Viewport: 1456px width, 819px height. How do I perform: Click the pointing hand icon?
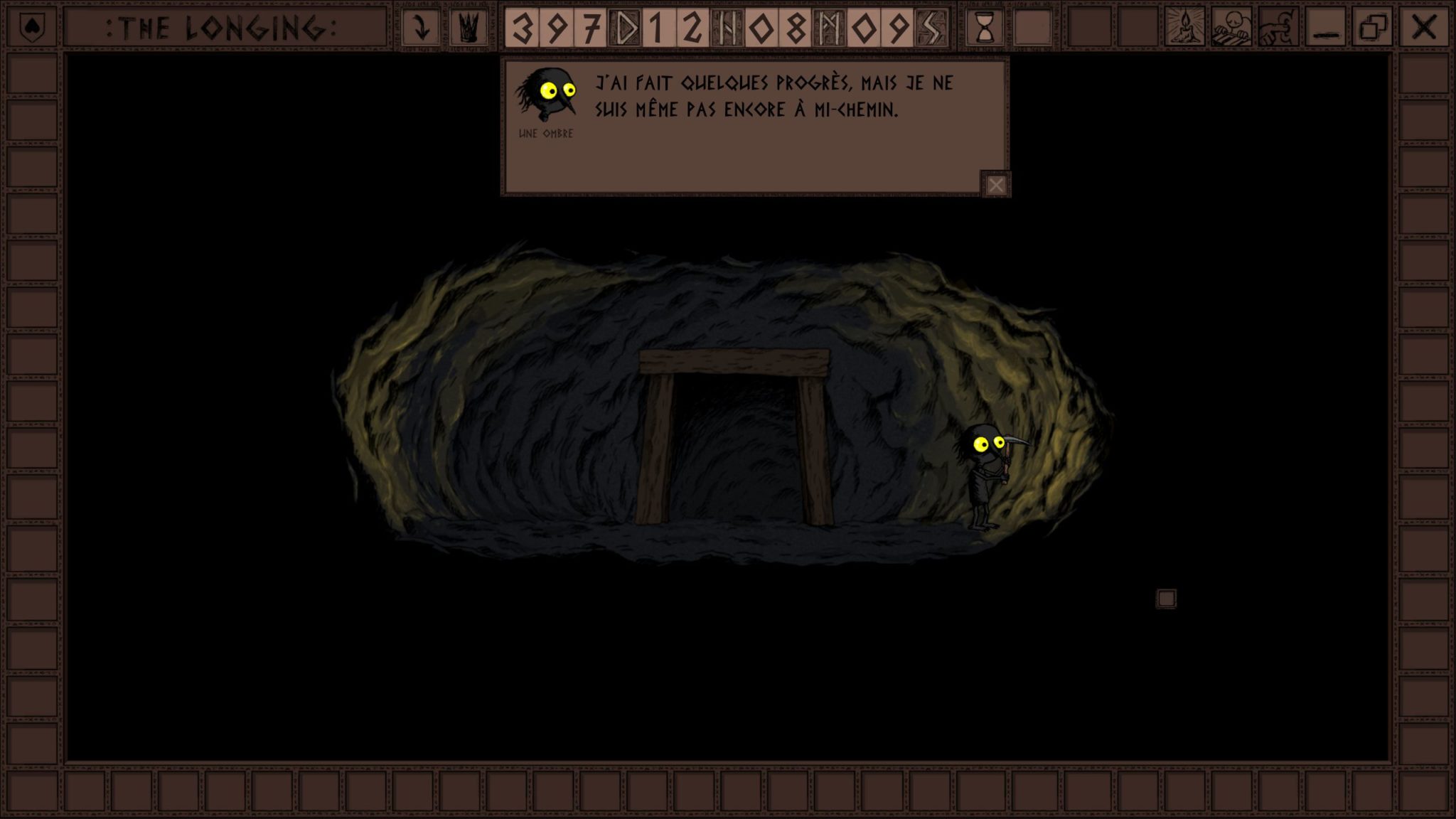click(x=1279, y=28)
